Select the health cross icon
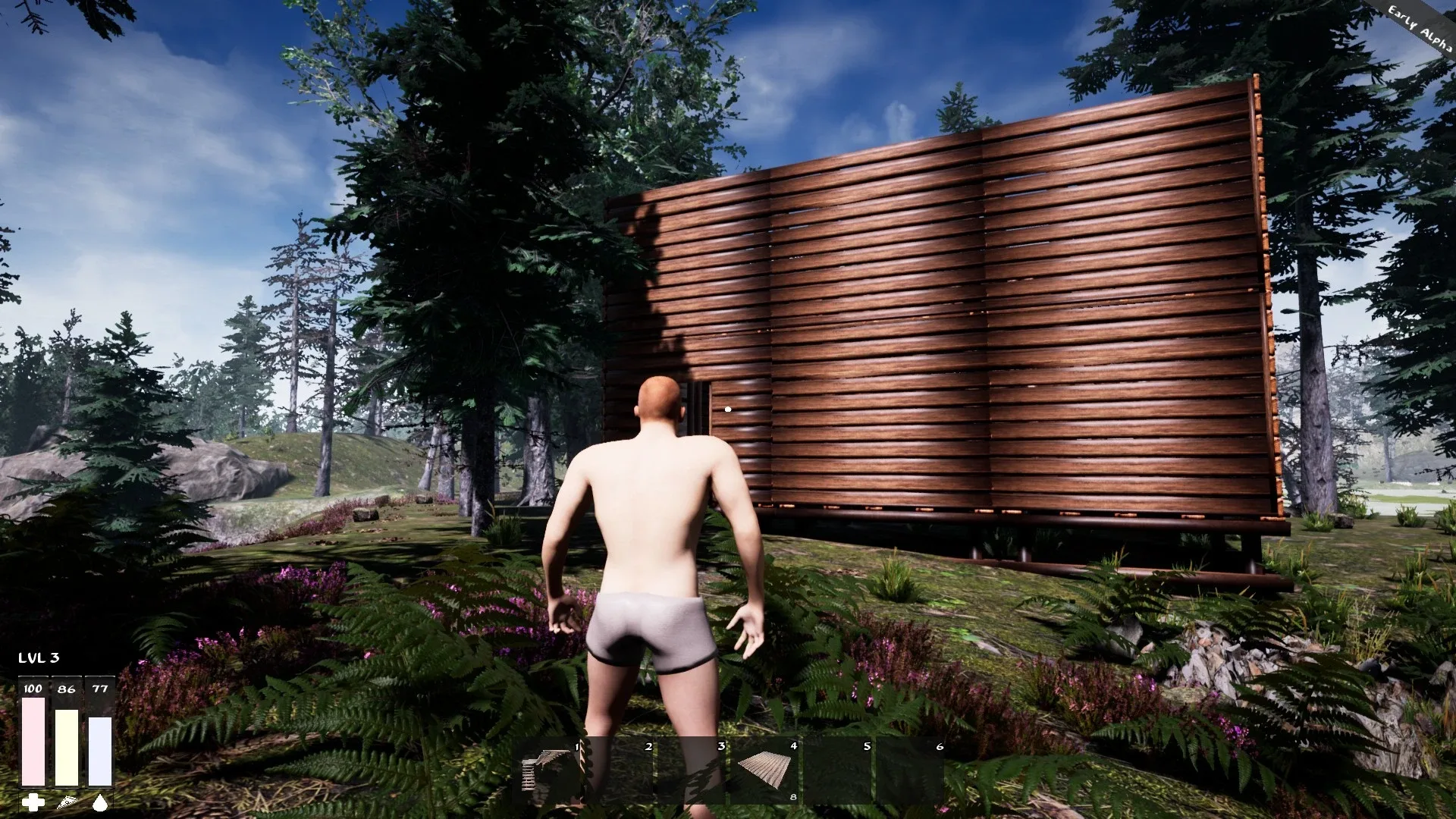This screenshot has height=819, width=1456. pyautogui.click(x=31, y=800)
